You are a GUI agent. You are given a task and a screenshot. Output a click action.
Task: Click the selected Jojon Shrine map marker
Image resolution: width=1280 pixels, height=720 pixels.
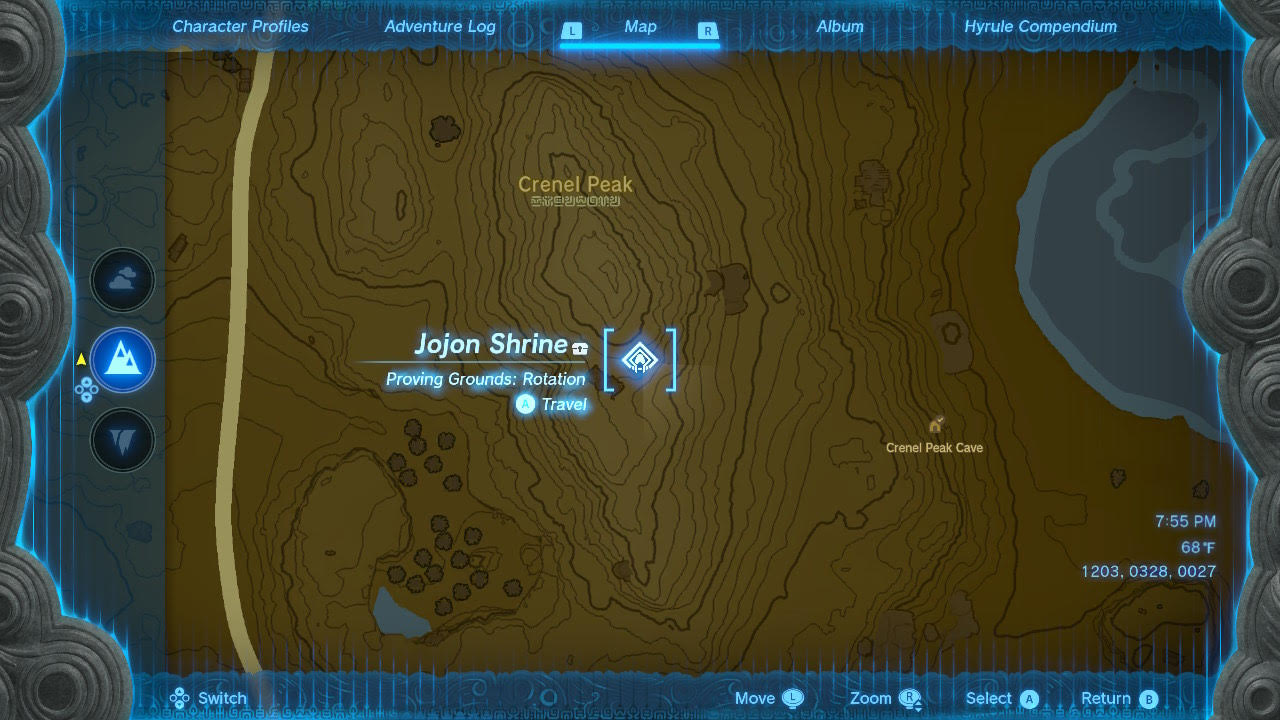coord(639,360)
